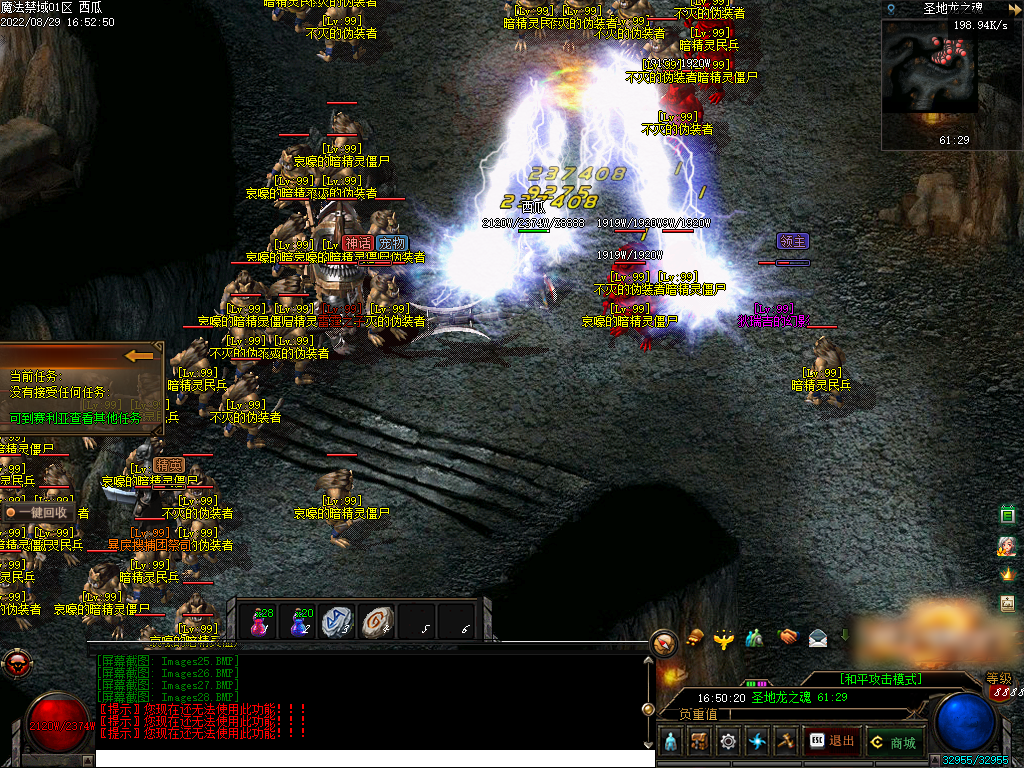Open the blue swirl skills icon

point(757,741)
